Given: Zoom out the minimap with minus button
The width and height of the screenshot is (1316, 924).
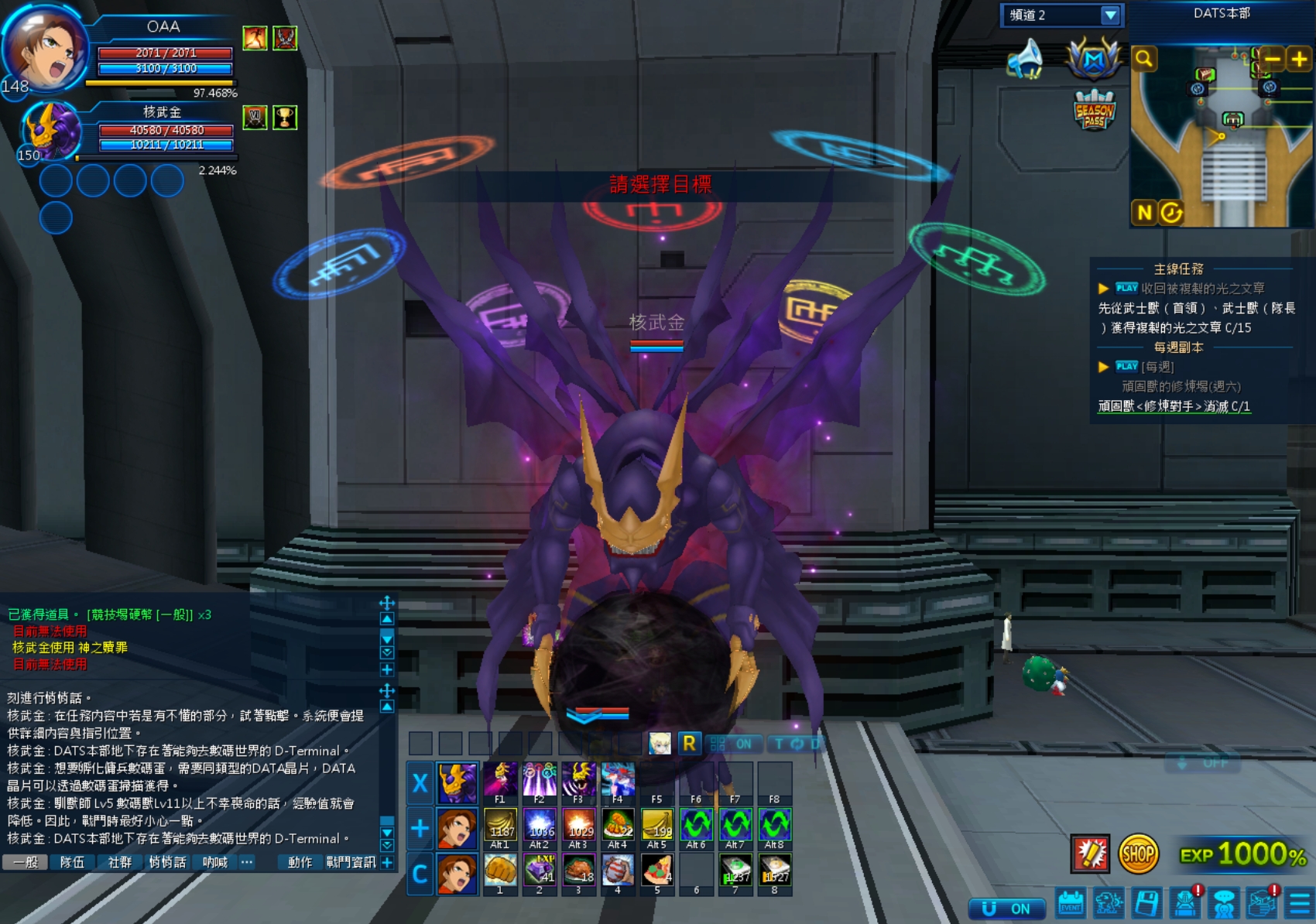Looking at the screenshot, I should [1272, 59].
